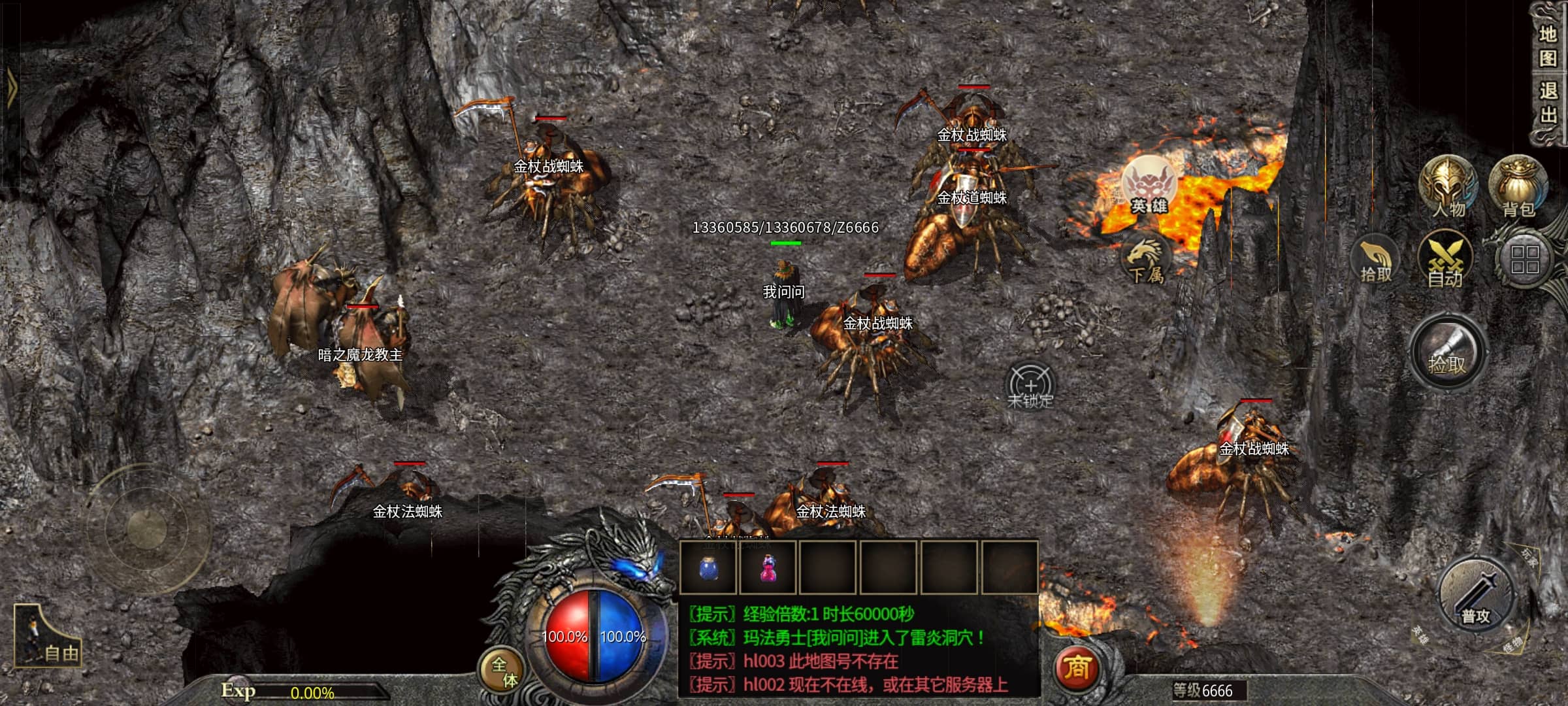
Task: Open the four-square grid menu icon
Action: point(1524,260)
